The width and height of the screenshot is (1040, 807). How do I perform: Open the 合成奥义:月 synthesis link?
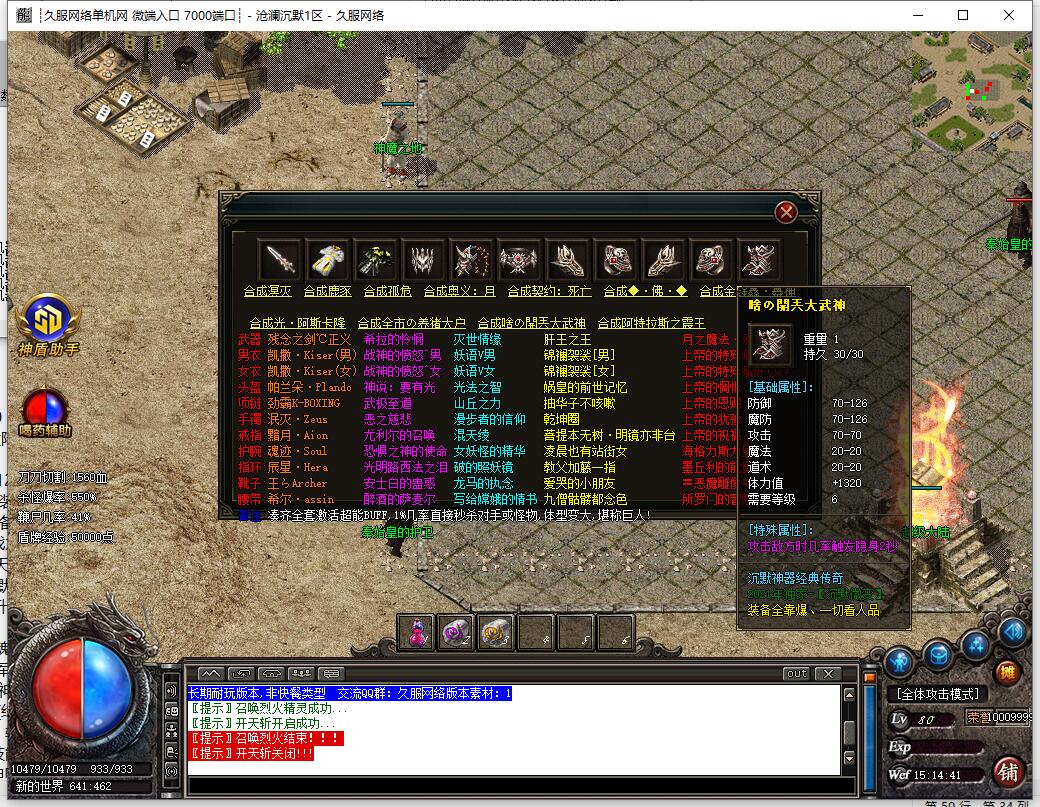pyautogui.click(x=459, y=291)
